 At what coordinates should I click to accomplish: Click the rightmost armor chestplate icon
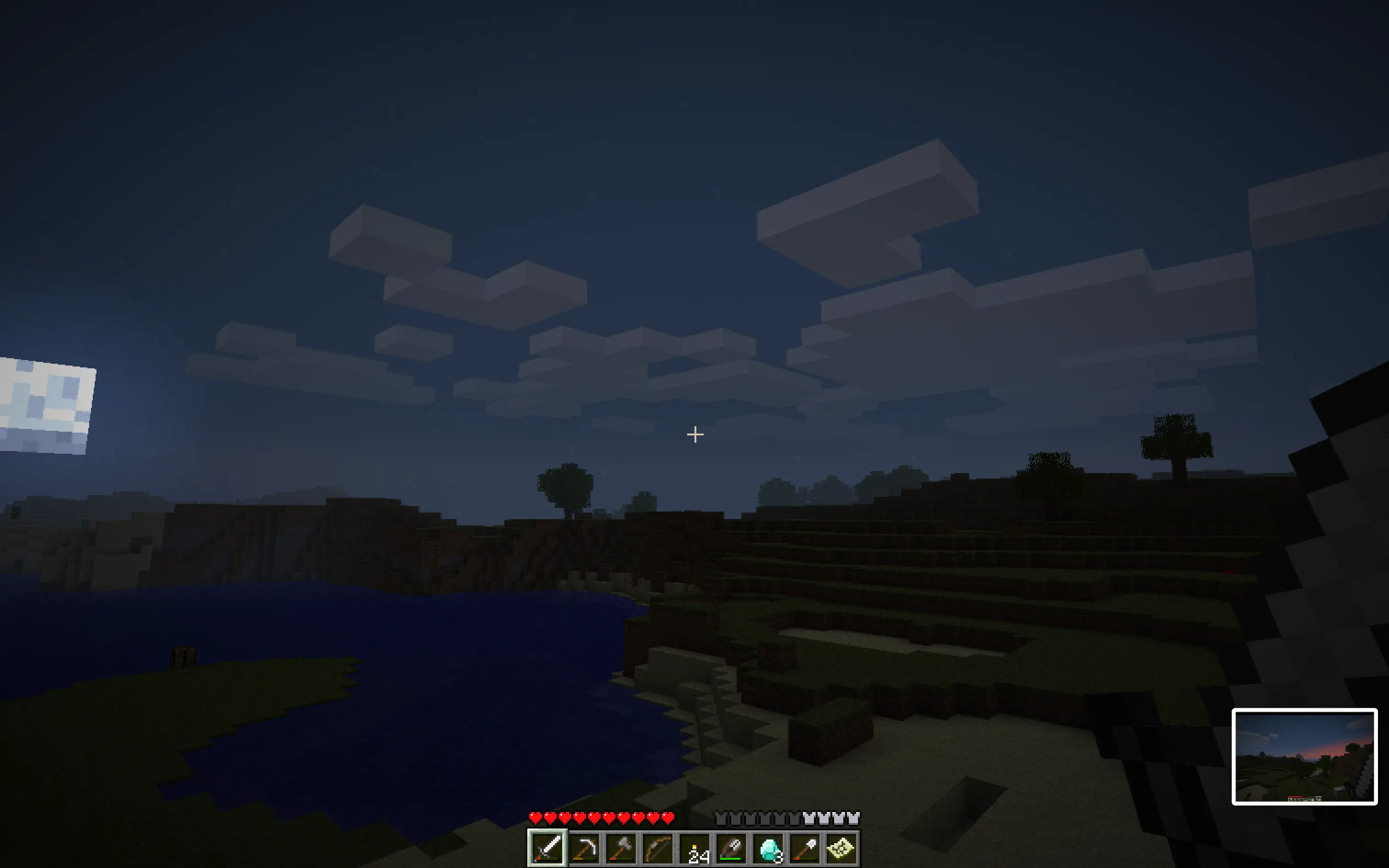coord(853,817)
